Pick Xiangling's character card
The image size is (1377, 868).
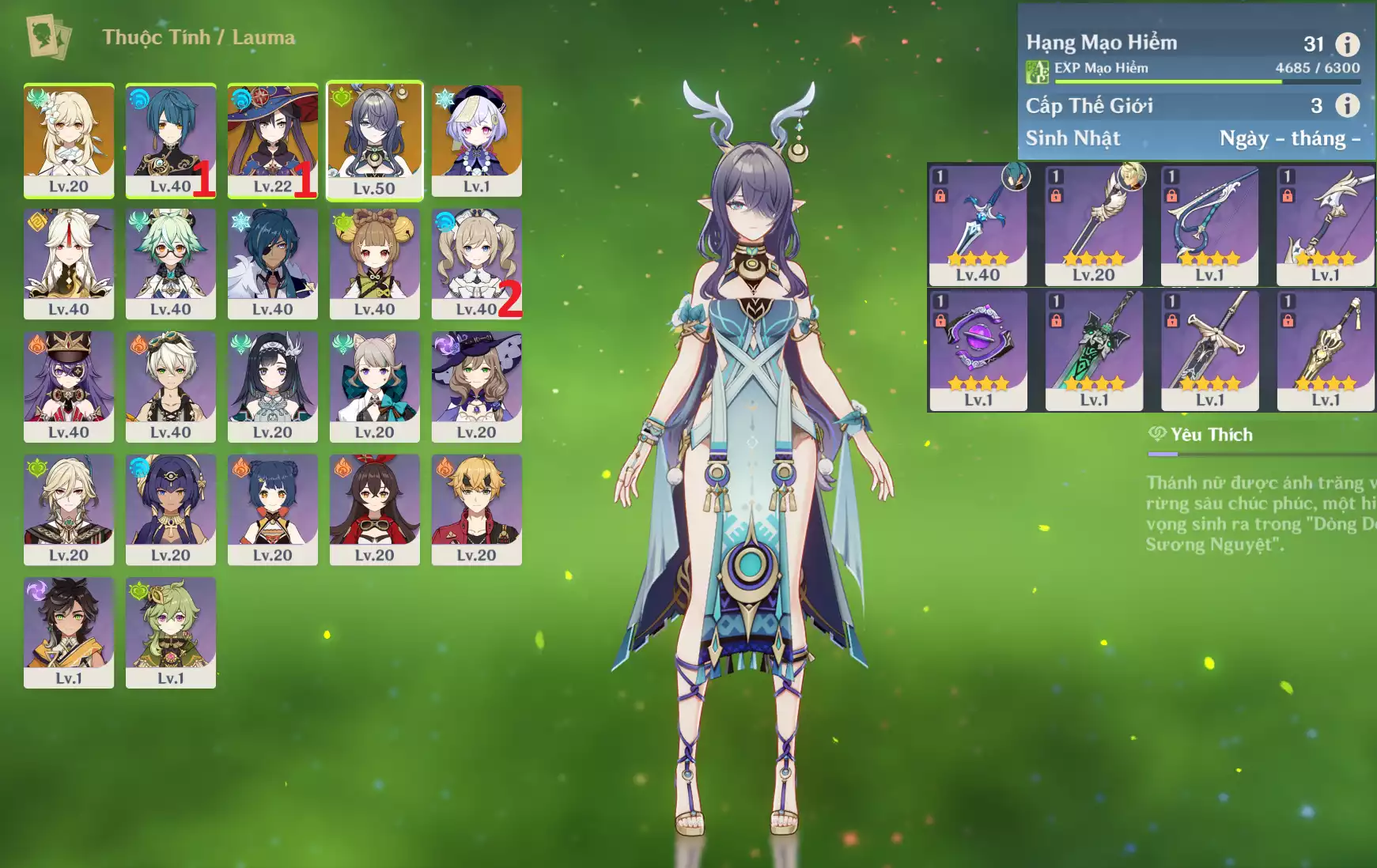point(272,509)
